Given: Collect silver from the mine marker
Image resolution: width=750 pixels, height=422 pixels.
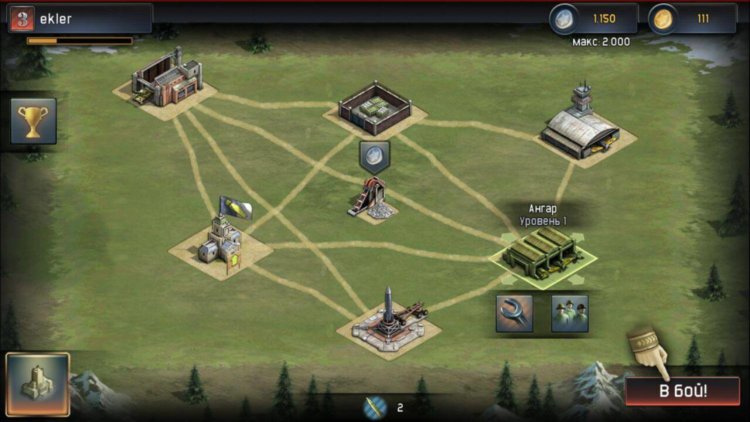Looking at the screenshot, I should 373,155.
